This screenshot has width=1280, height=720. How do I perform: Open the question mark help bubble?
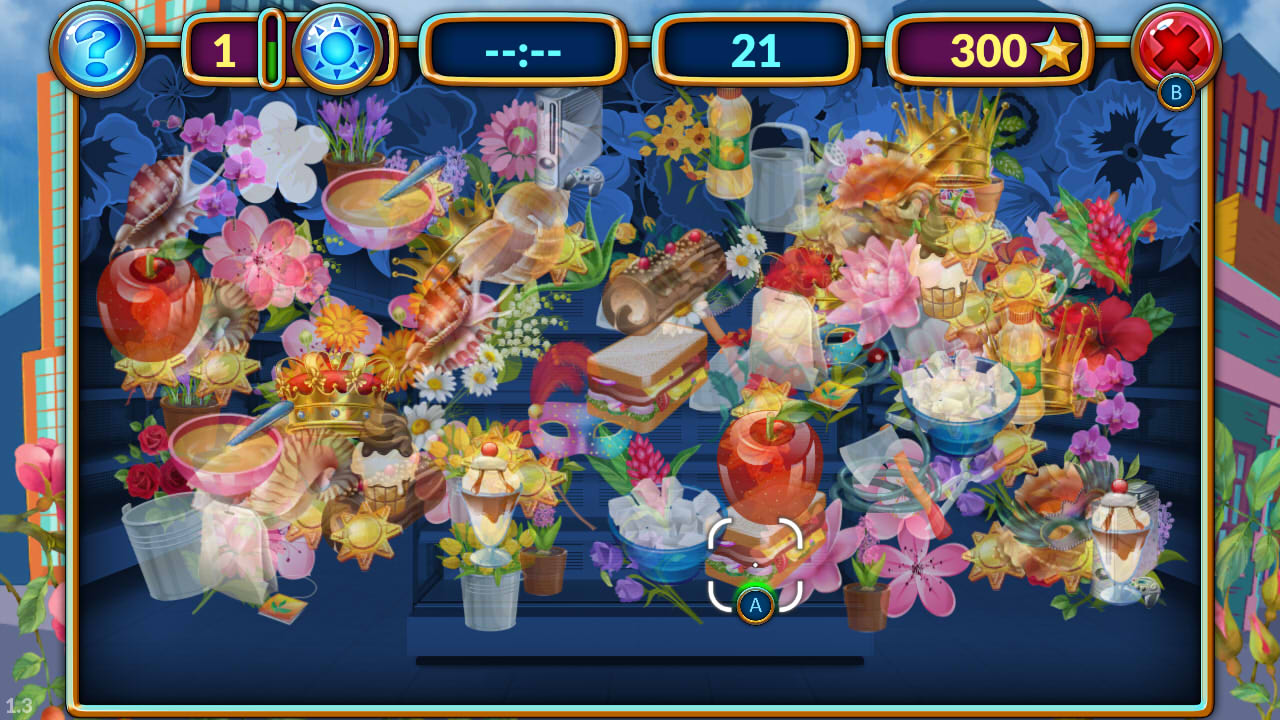point(95,45)
